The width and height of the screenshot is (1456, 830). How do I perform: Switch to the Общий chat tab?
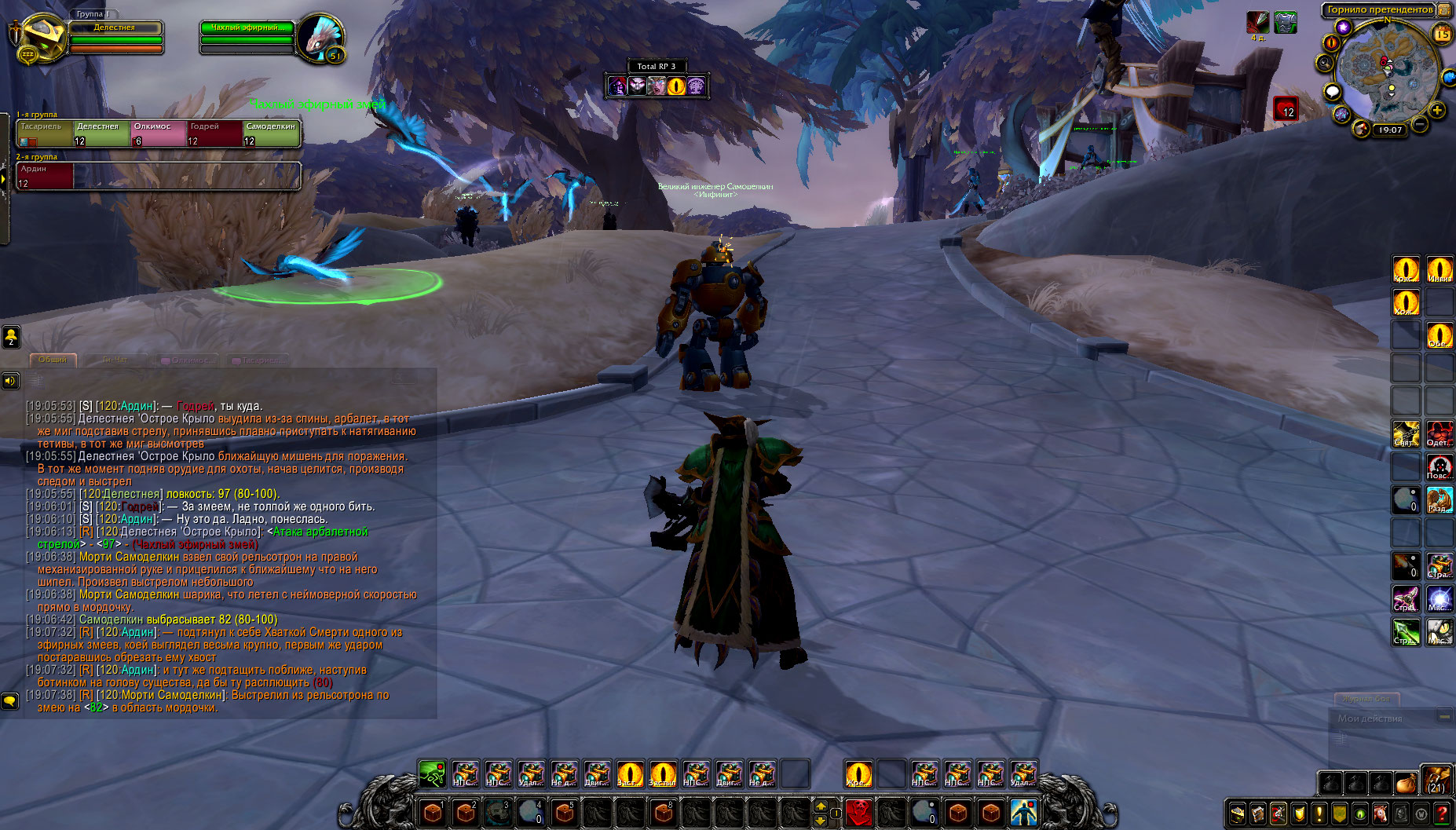53,360
